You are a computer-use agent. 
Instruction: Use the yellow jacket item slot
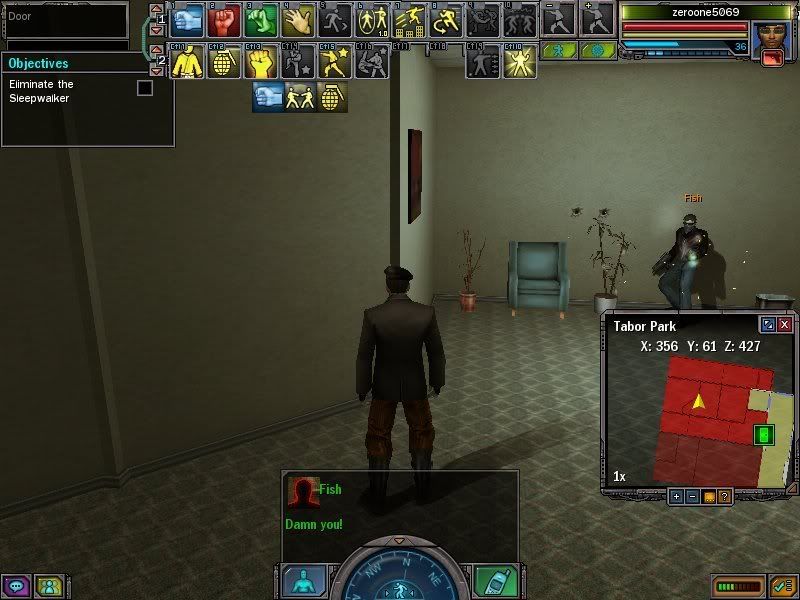pos(186,62)
